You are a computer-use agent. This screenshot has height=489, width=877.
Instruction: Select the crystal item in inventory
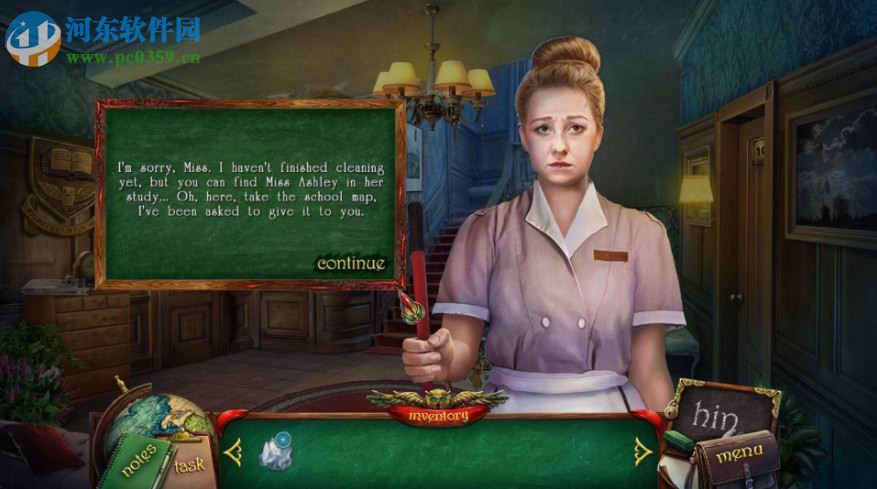275,452
